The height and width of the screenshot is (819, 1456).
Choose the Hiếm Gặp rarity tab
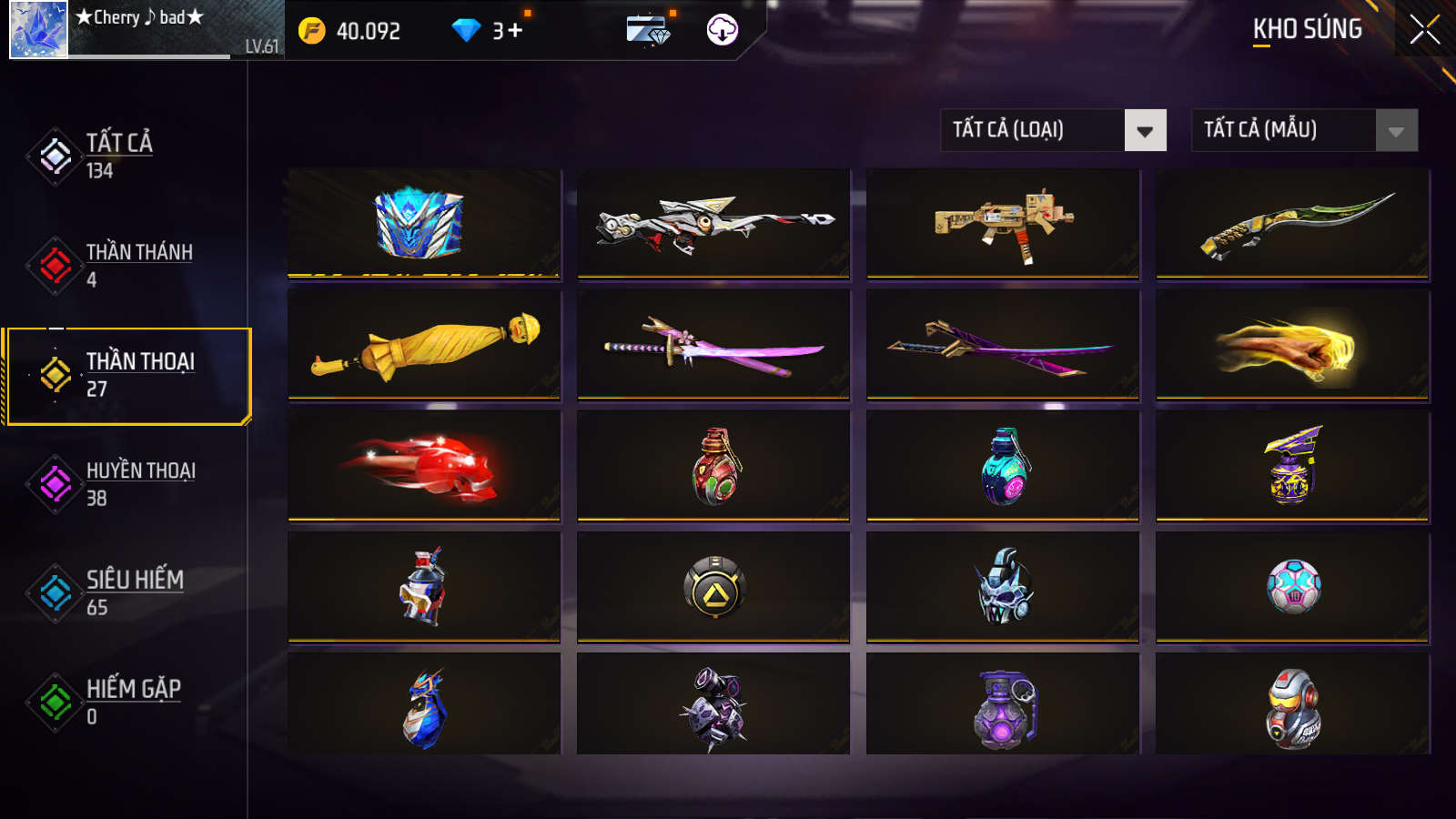131,702
